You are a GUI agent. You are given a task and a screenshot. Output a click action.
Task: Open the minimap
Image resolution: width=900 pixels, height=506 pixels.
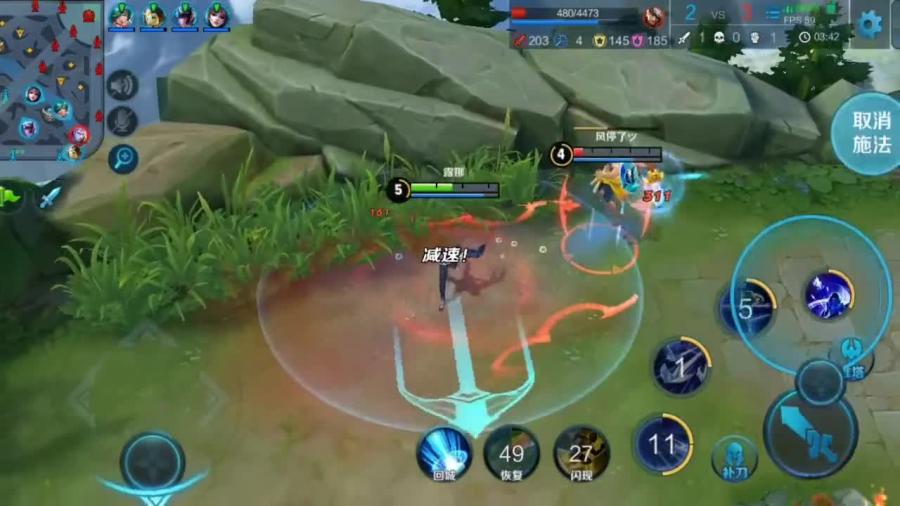coord(50,80)
